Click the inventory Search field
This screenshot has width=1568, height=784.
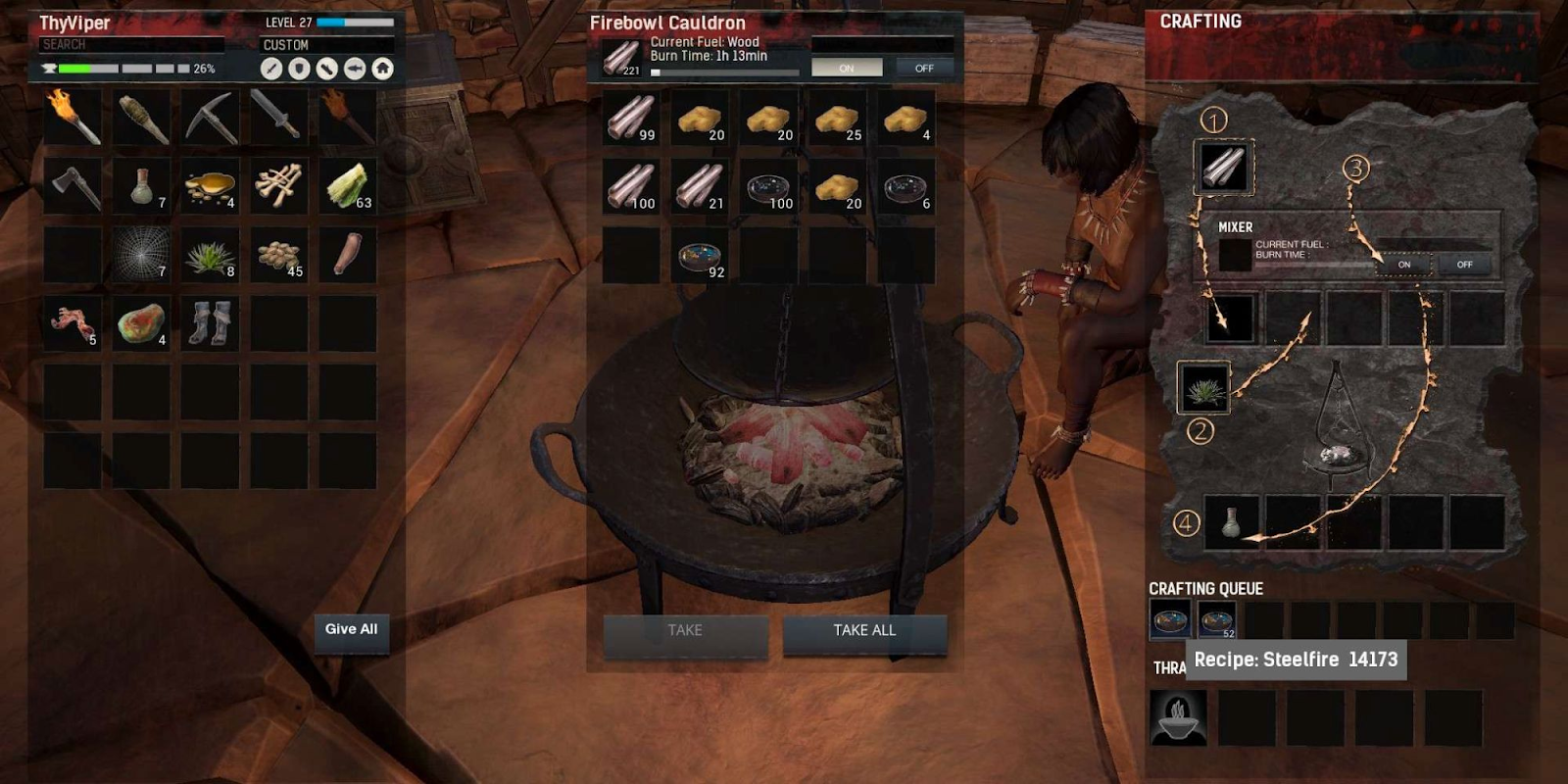click(x=132, y=45)
